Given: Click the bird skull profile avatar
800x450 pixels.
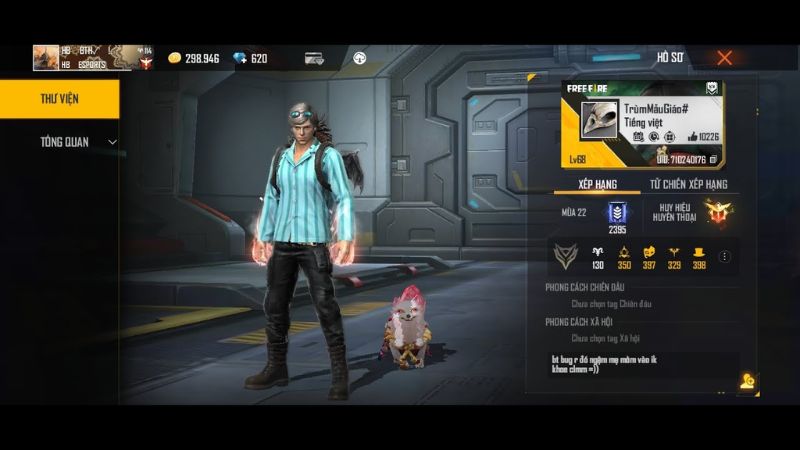Looking at the screenshot, I should [598, 120].
